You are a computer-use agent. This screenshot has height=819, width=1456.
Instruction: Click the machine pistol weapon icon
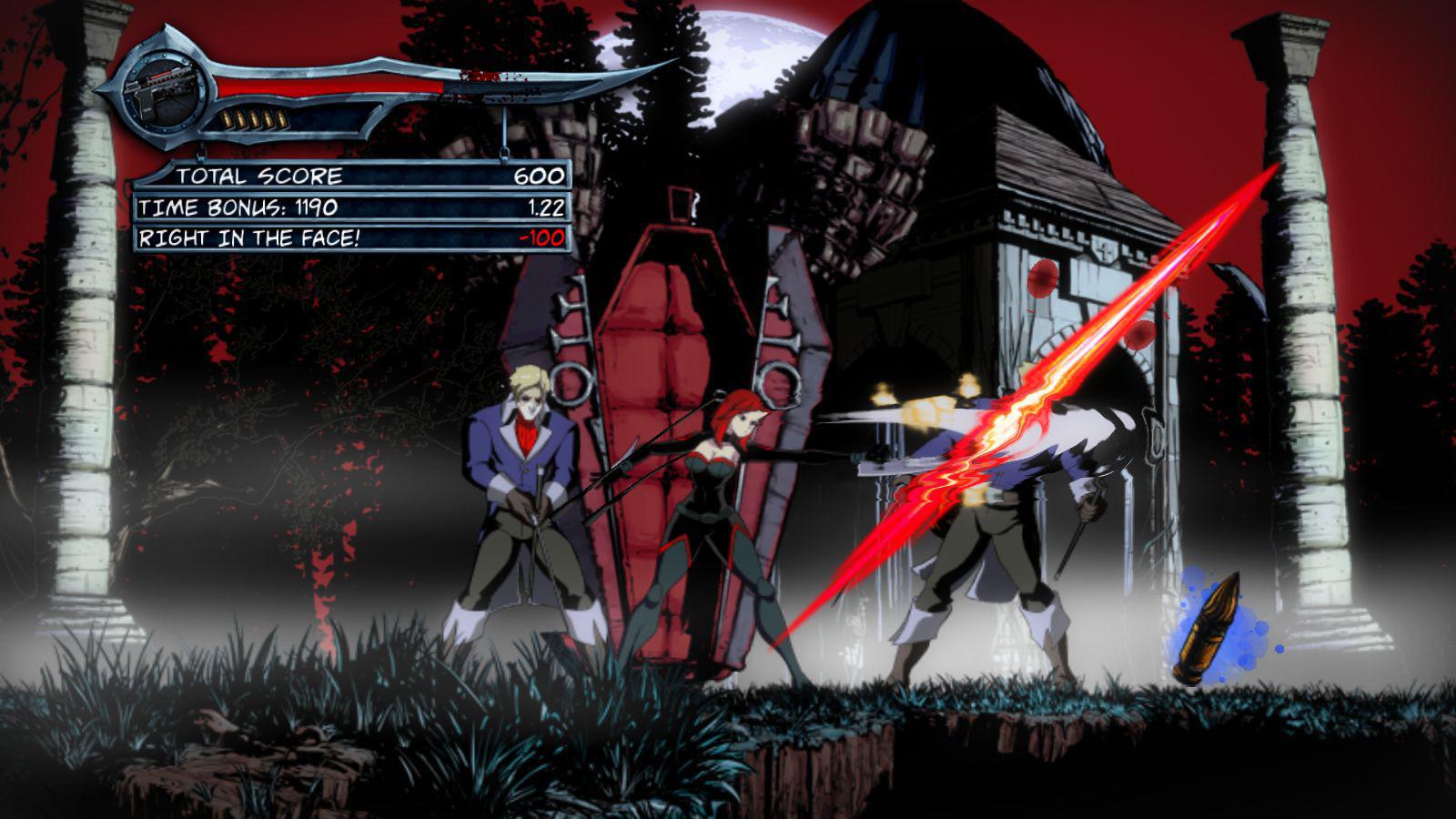(162, 88)
